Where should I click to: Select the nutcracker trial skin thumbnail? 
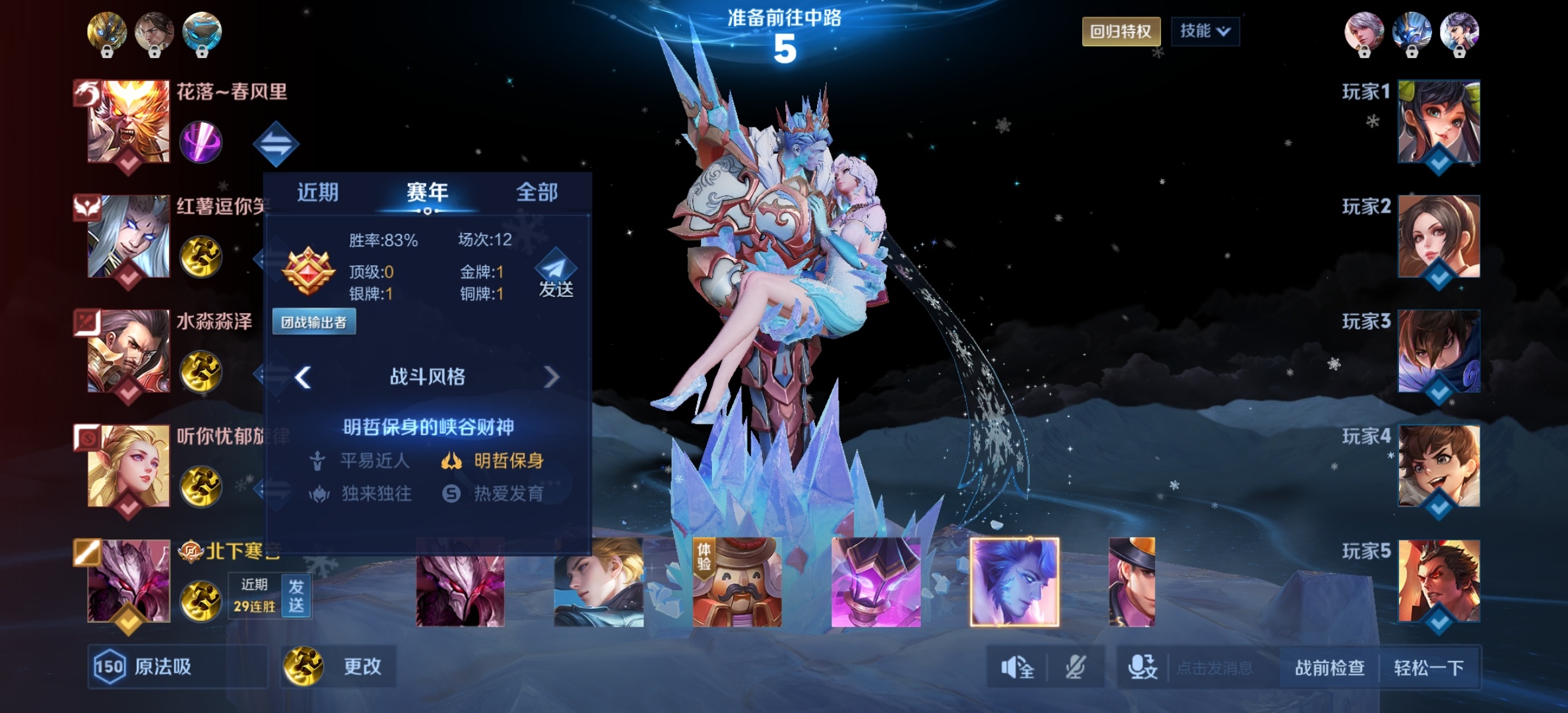(x=737, y=582)
